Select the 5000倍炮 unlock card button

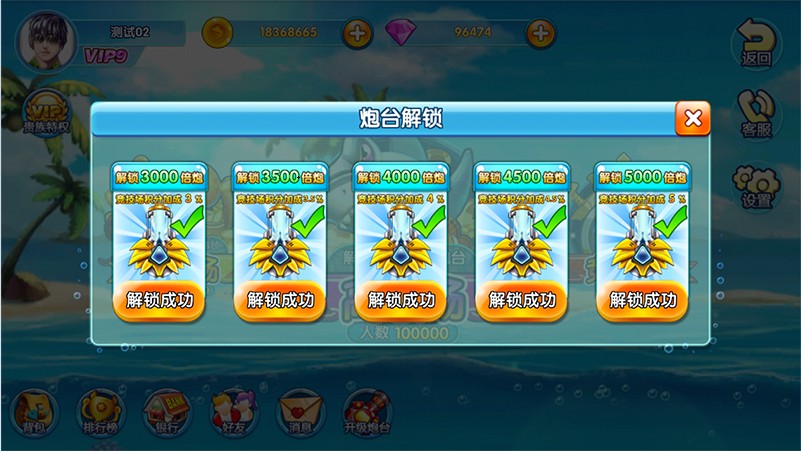coord(642,299)
